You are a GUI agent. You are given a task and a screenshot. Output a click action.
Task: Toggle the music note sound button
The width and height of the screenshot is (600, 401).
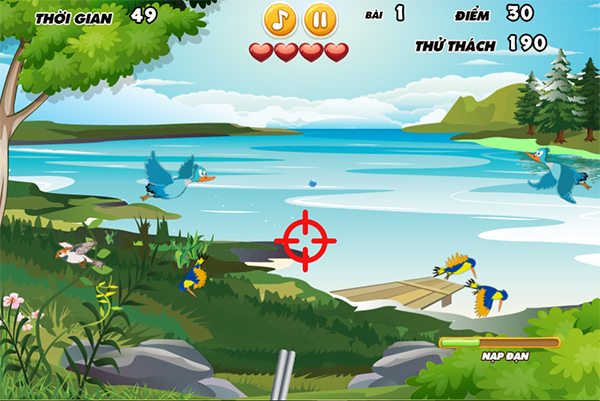click(280, 19)
